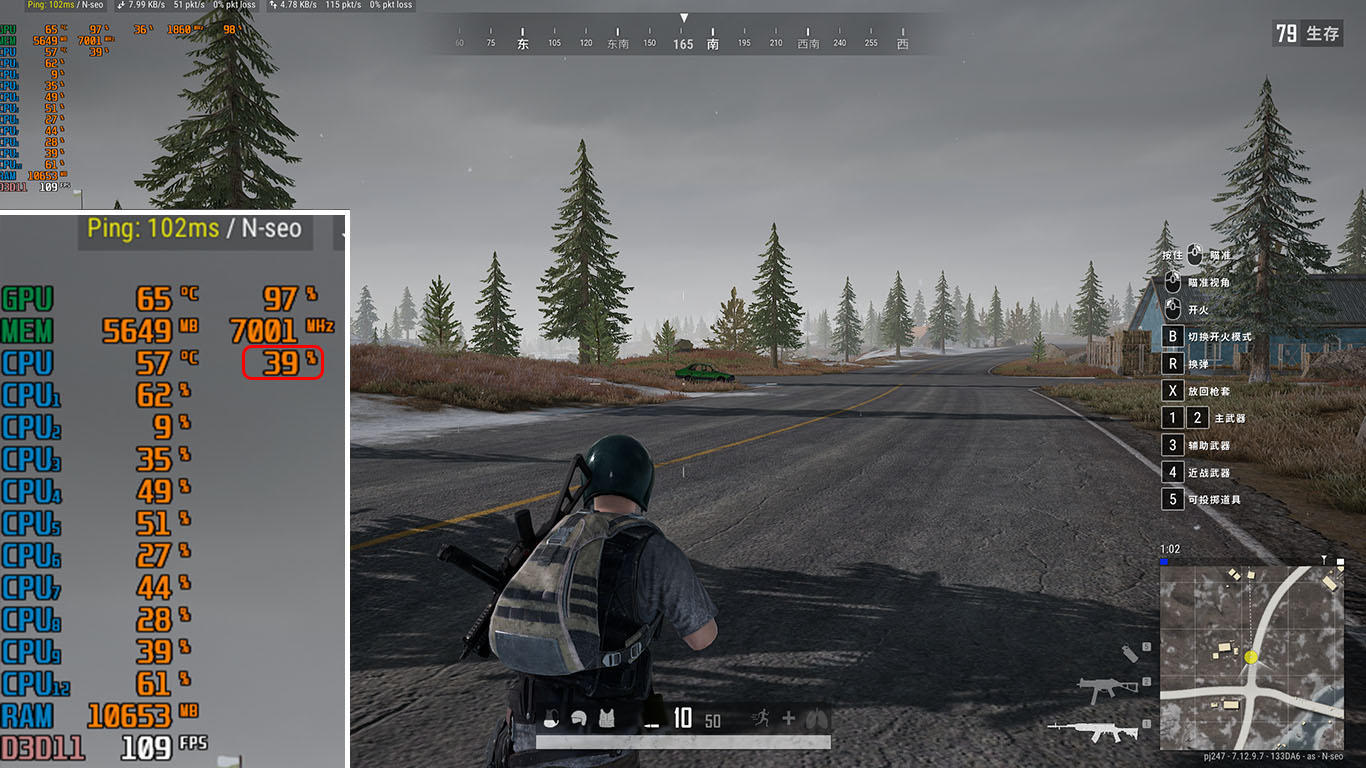Open the minimap in the corner
1366x768 pixels.
[x=1252, y=657]
